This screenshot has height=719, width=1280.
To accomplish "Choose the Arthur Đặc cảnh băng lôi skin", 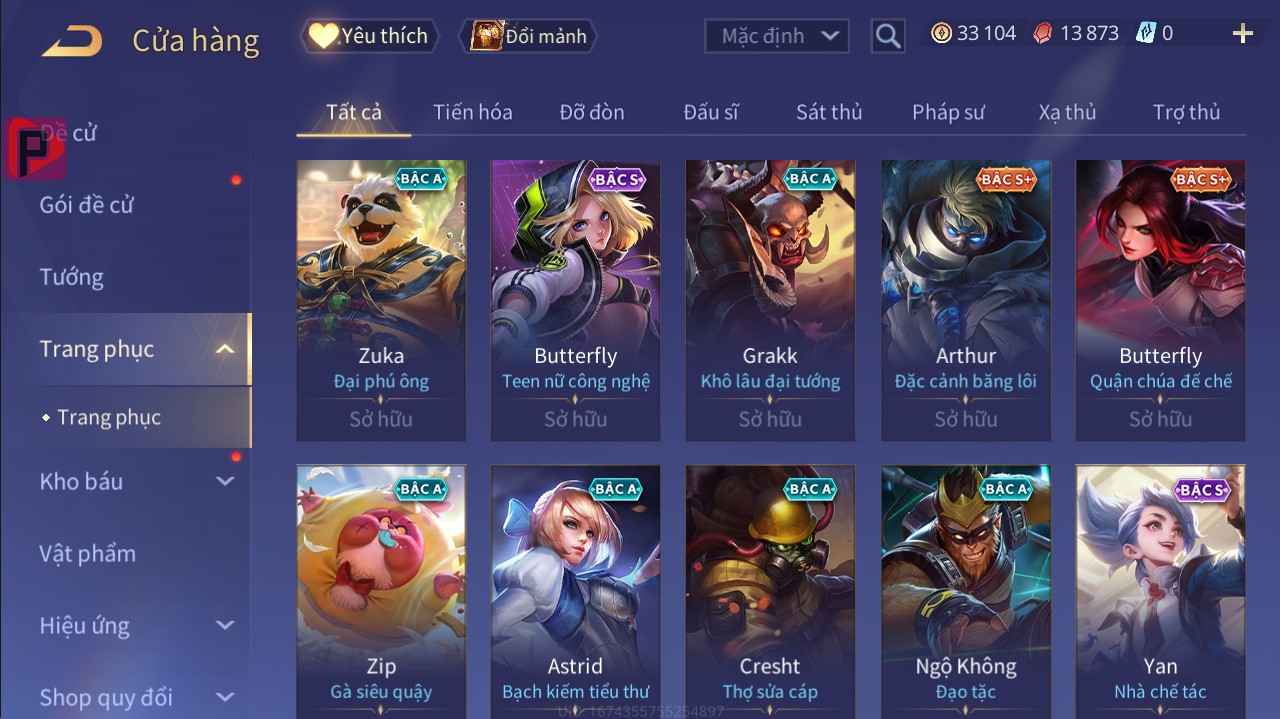I will [965, 300].
